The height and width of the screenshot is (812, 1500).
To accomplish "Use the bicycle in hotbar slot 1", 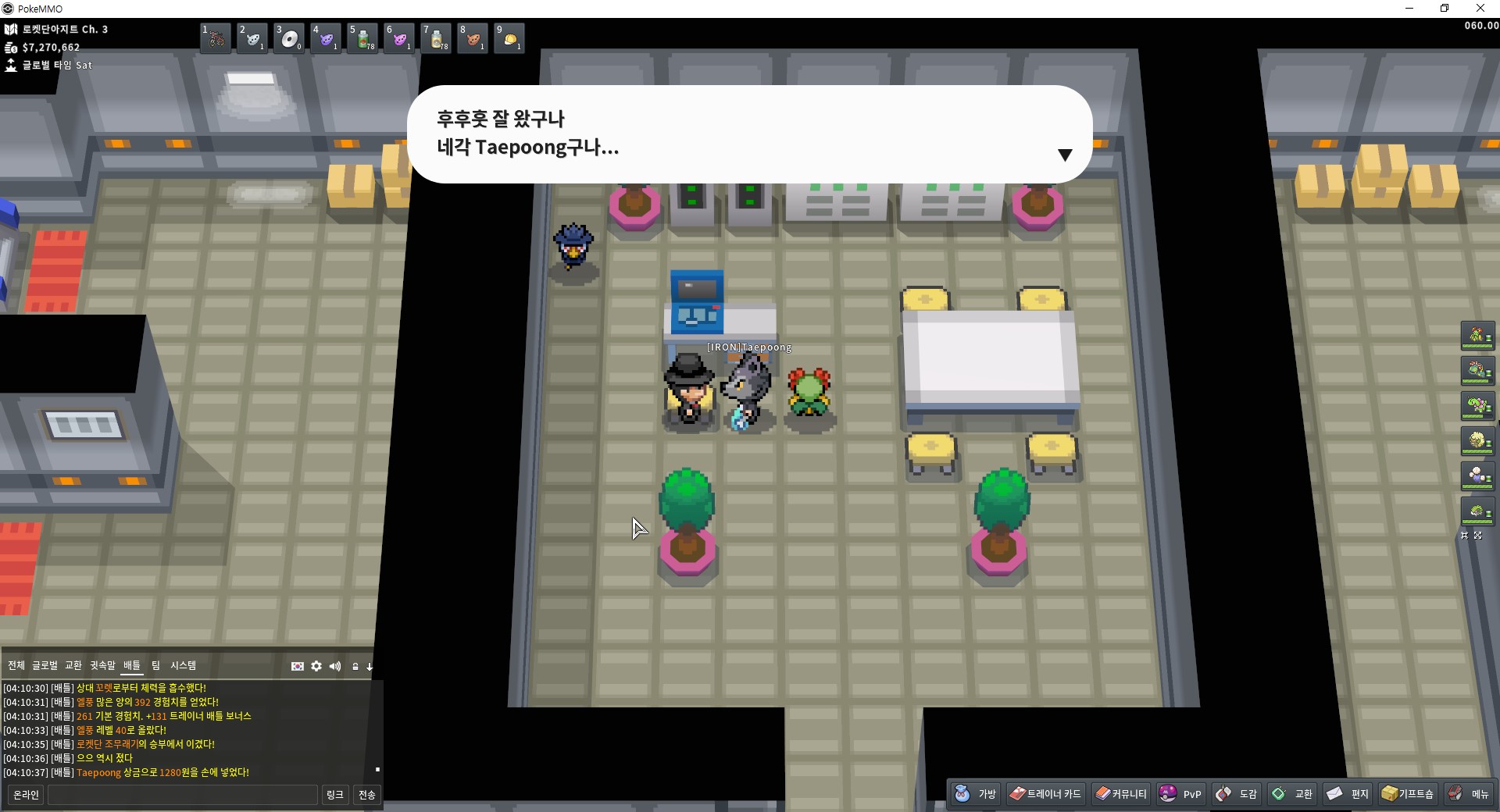I will point(216,38).
